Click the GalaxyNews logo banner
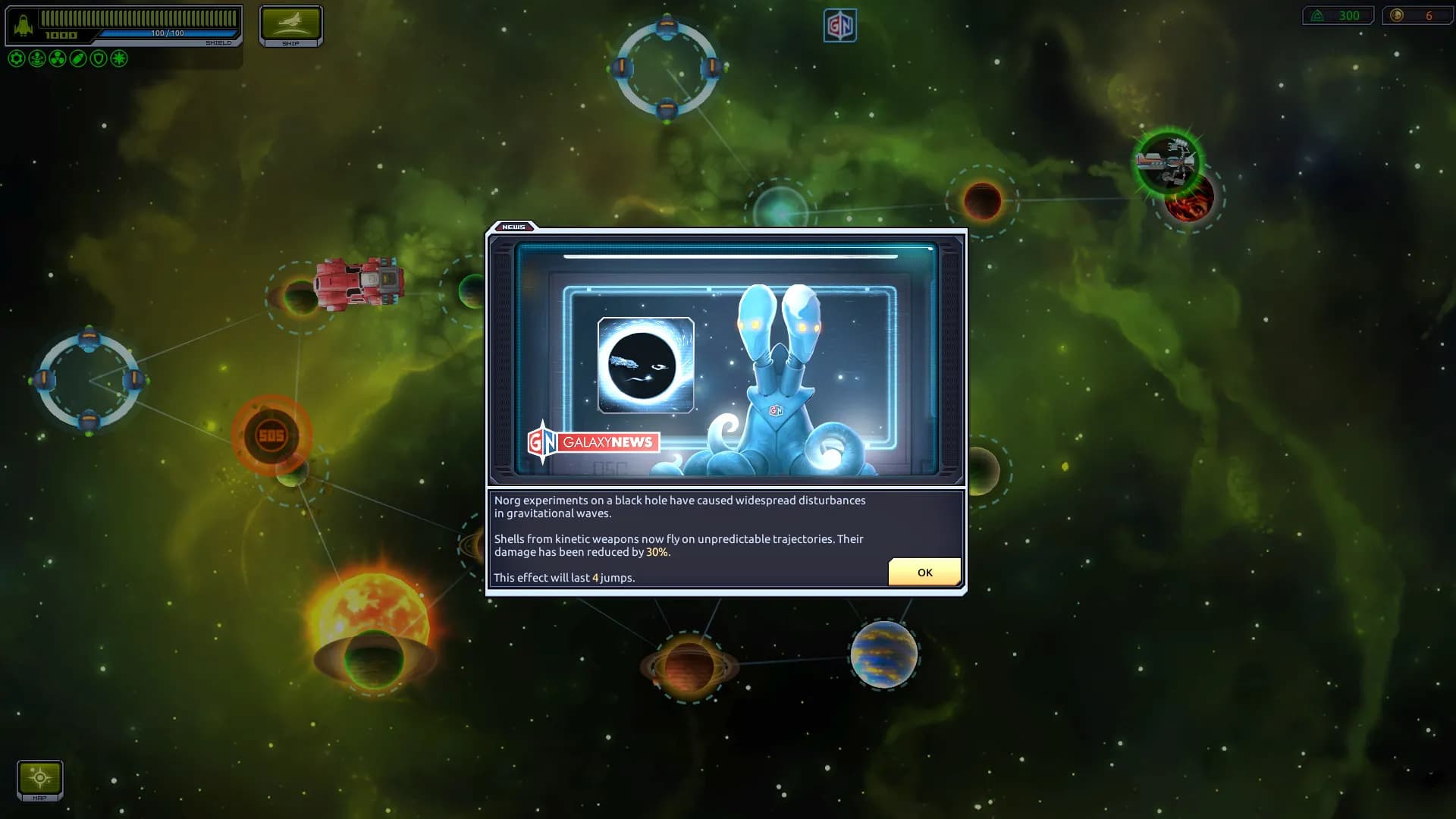 point(594,441)
